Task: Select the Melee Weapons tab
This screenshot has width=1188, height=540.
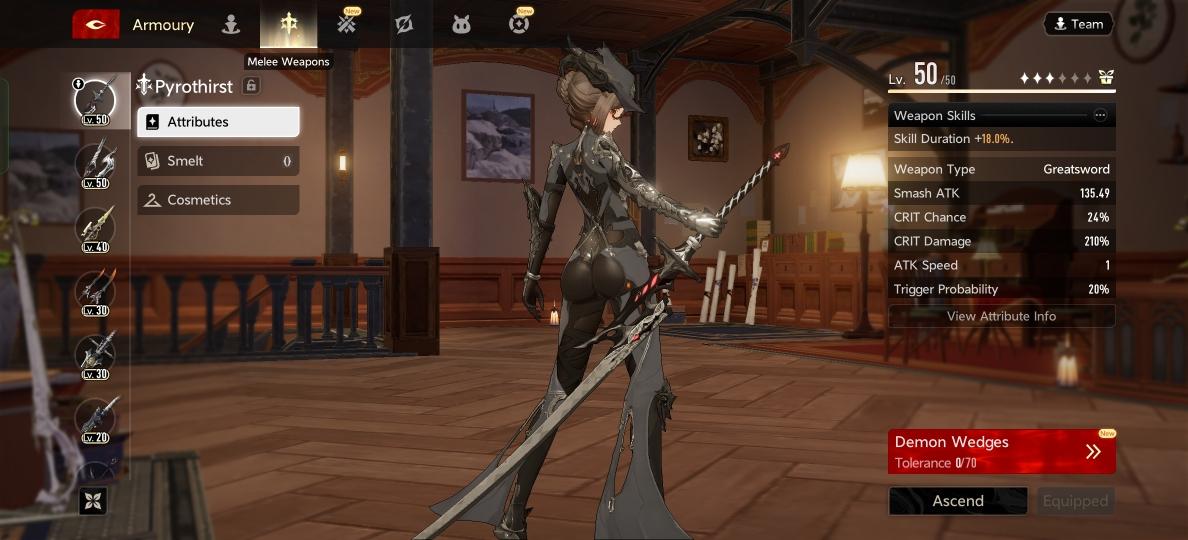Action: [288, 25]
